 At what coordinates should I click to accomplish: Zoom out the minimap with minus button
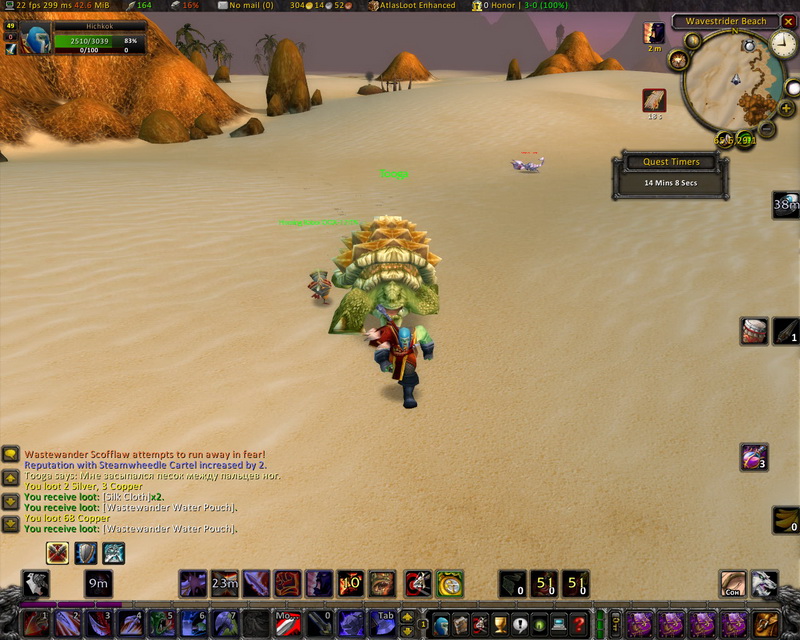point(767,129)
